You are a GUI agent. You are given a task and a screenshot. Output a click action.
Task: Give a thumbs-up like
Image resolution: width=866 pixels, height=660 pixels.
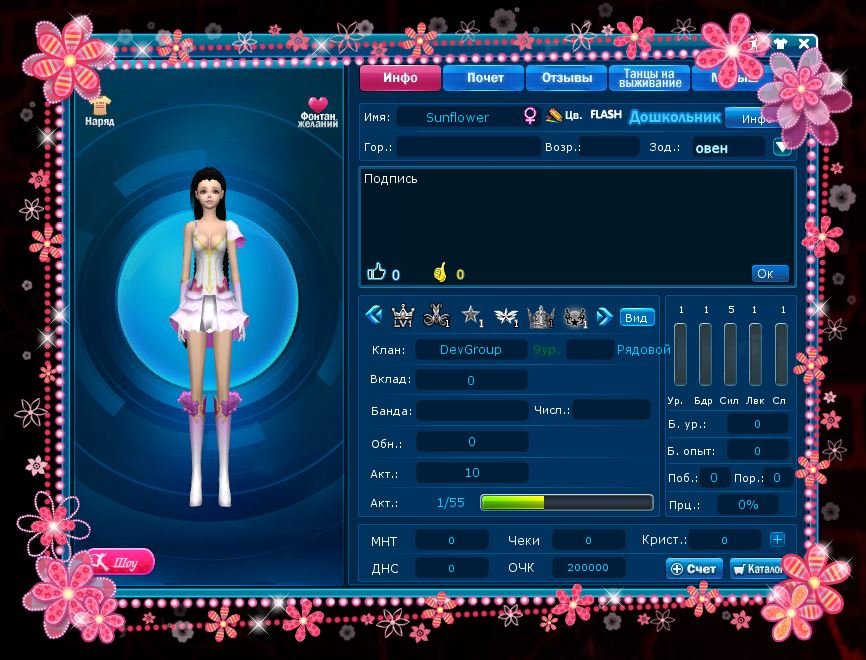(377, 271)
